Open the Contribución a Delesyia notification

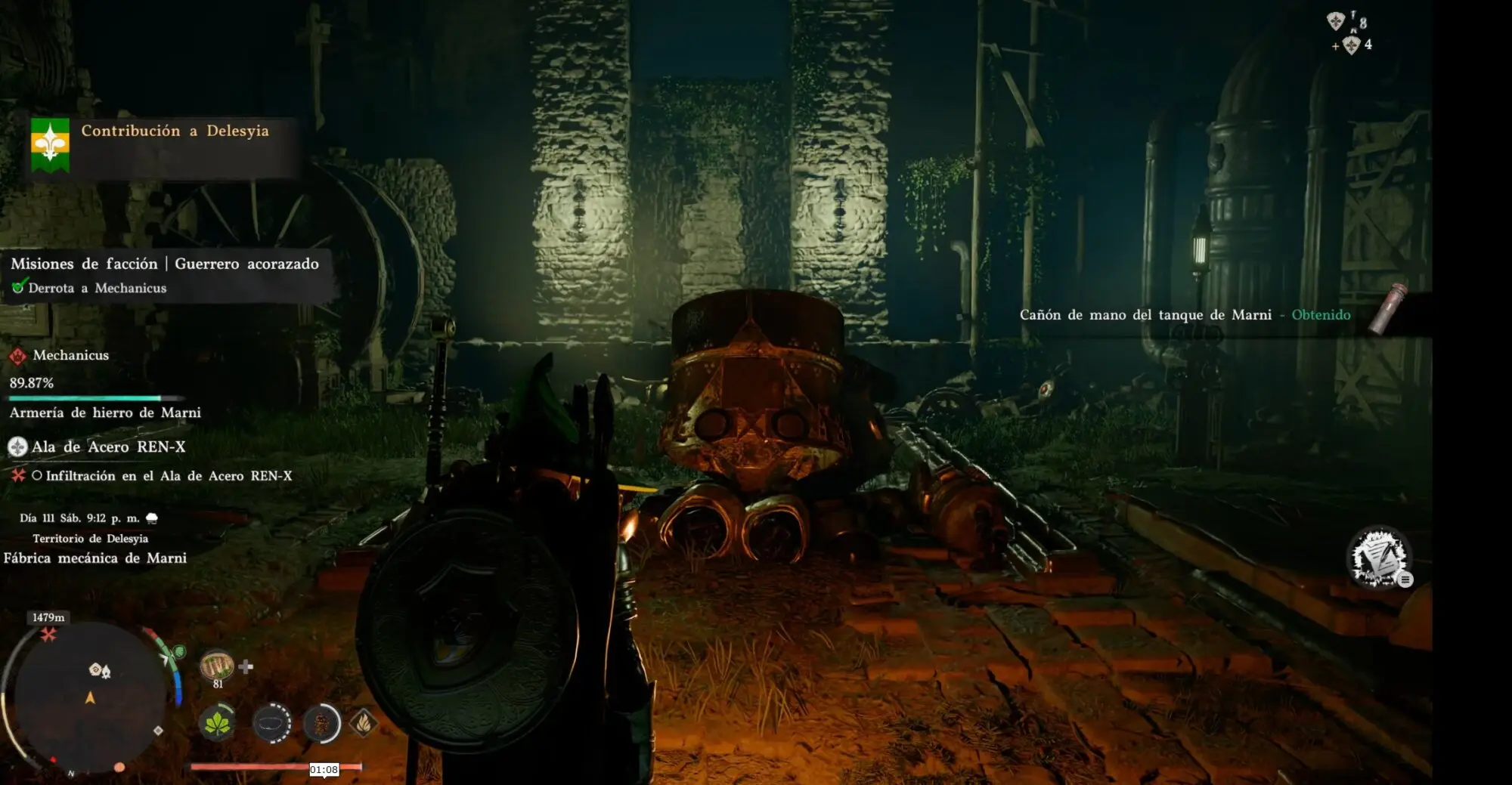175,131
